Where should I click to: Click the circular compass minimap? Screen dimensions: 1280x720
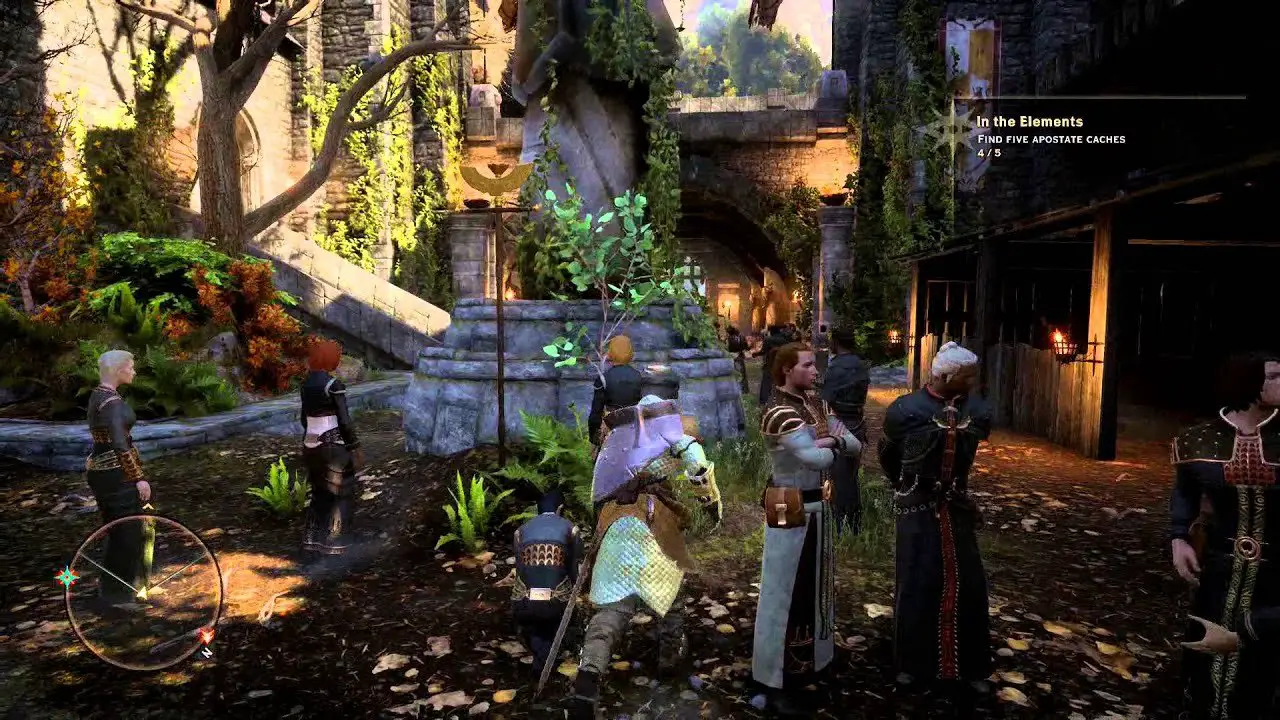[x=143, y=591]
